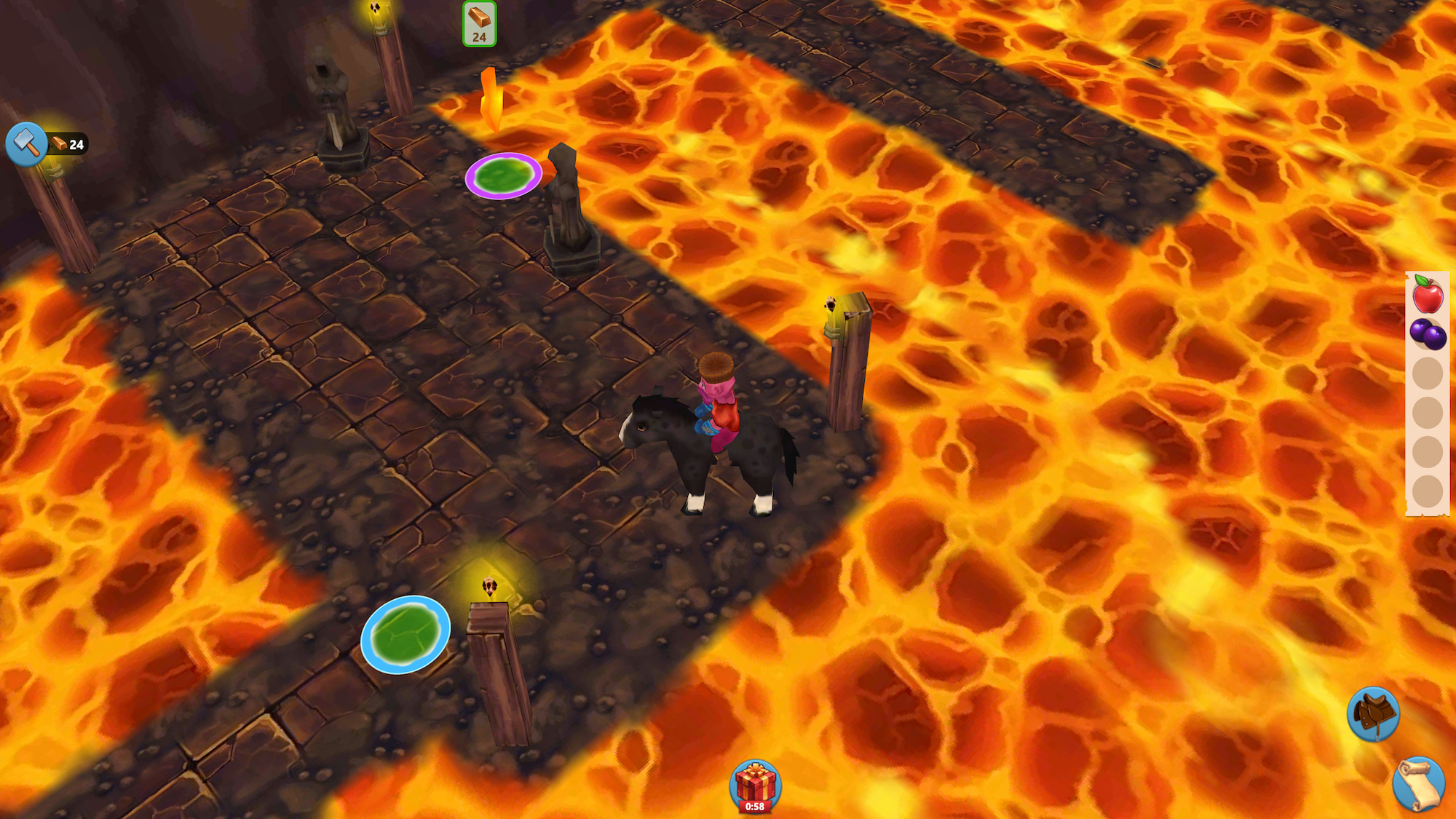Select the purple-ringed green portal
The image size is (1456, 819).
click(x=502, y=177)
